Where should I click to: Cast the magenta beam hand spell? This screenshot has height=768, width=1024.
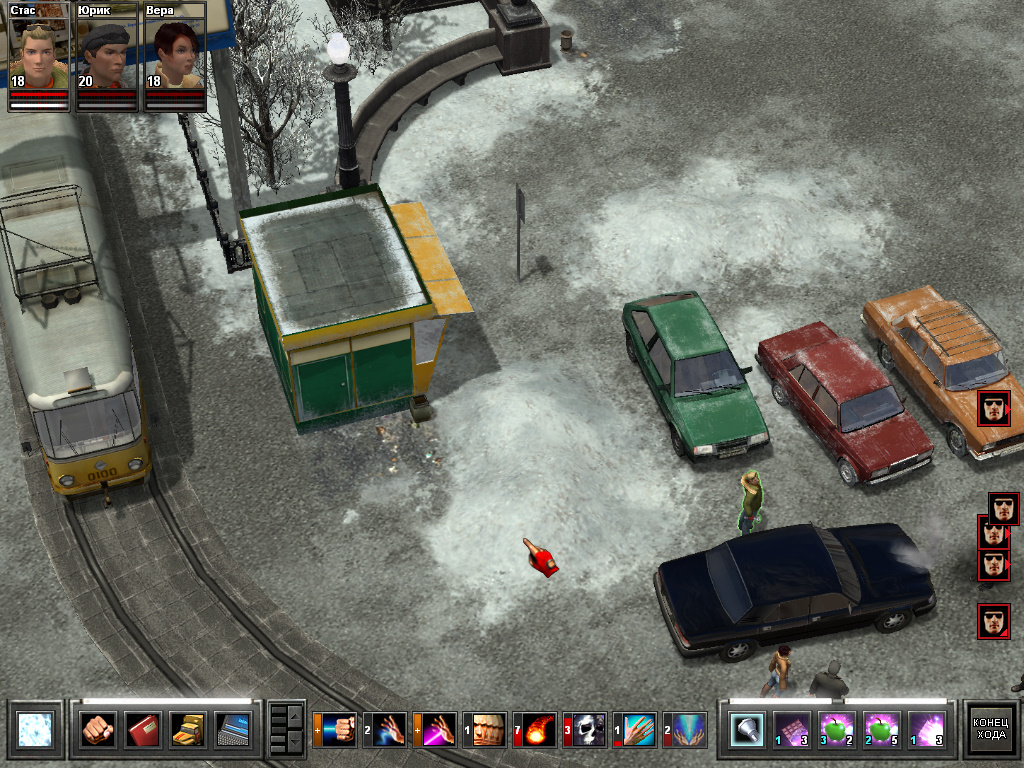[x=436, y=730]
